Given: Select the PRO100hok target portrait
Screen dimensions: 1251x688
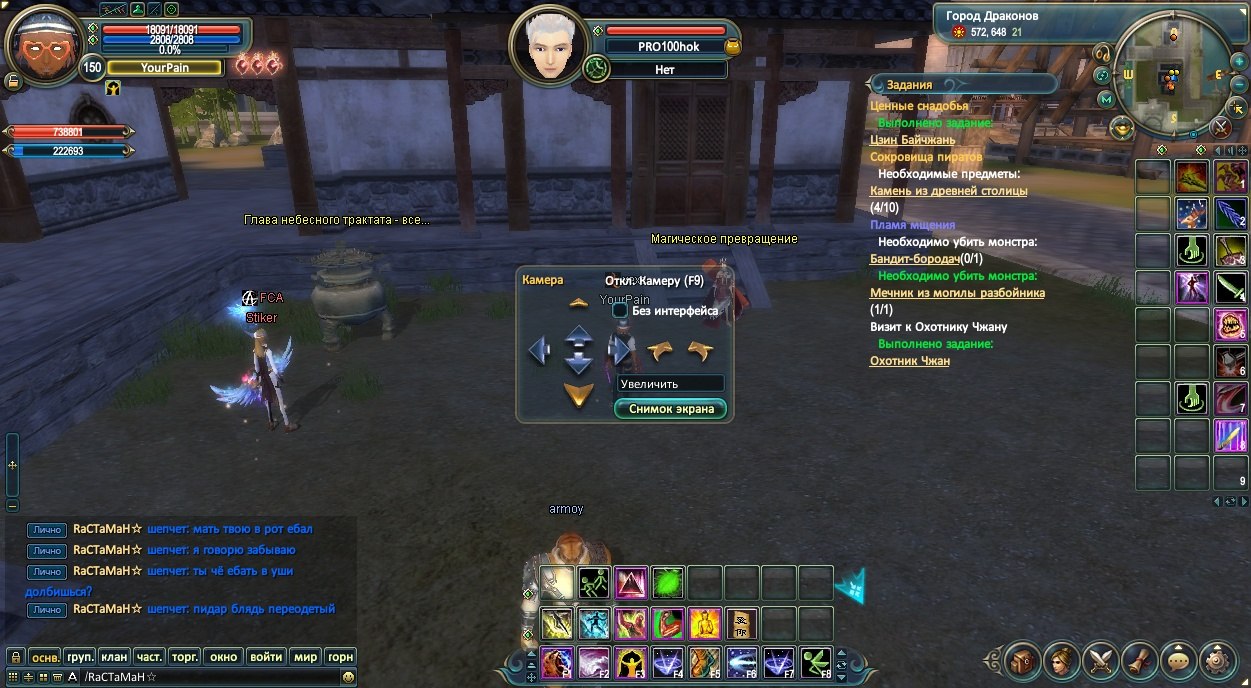Looking at the screenshot, I should [x=546, y=46].
